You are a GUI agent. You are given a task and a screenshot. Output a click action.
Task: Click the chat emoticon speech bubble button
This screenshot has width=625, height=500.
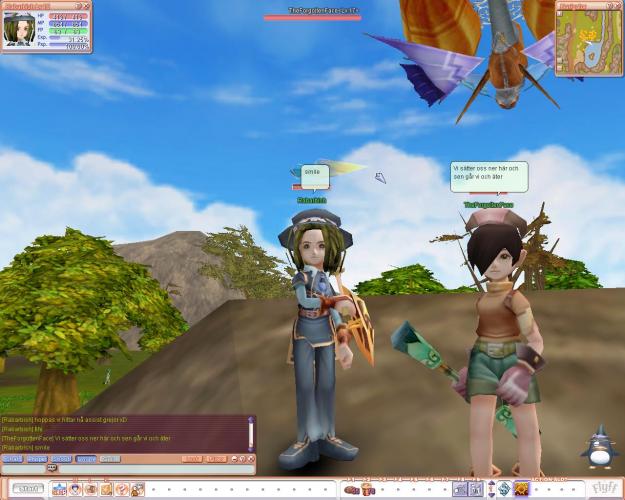[x=52, y=468]
